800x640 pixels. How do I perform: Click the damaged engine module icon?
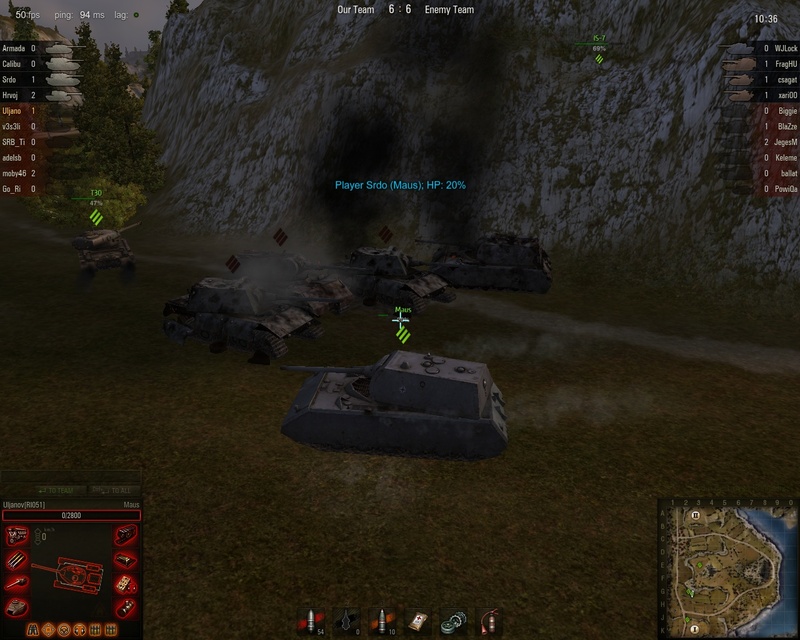(16, 536)
